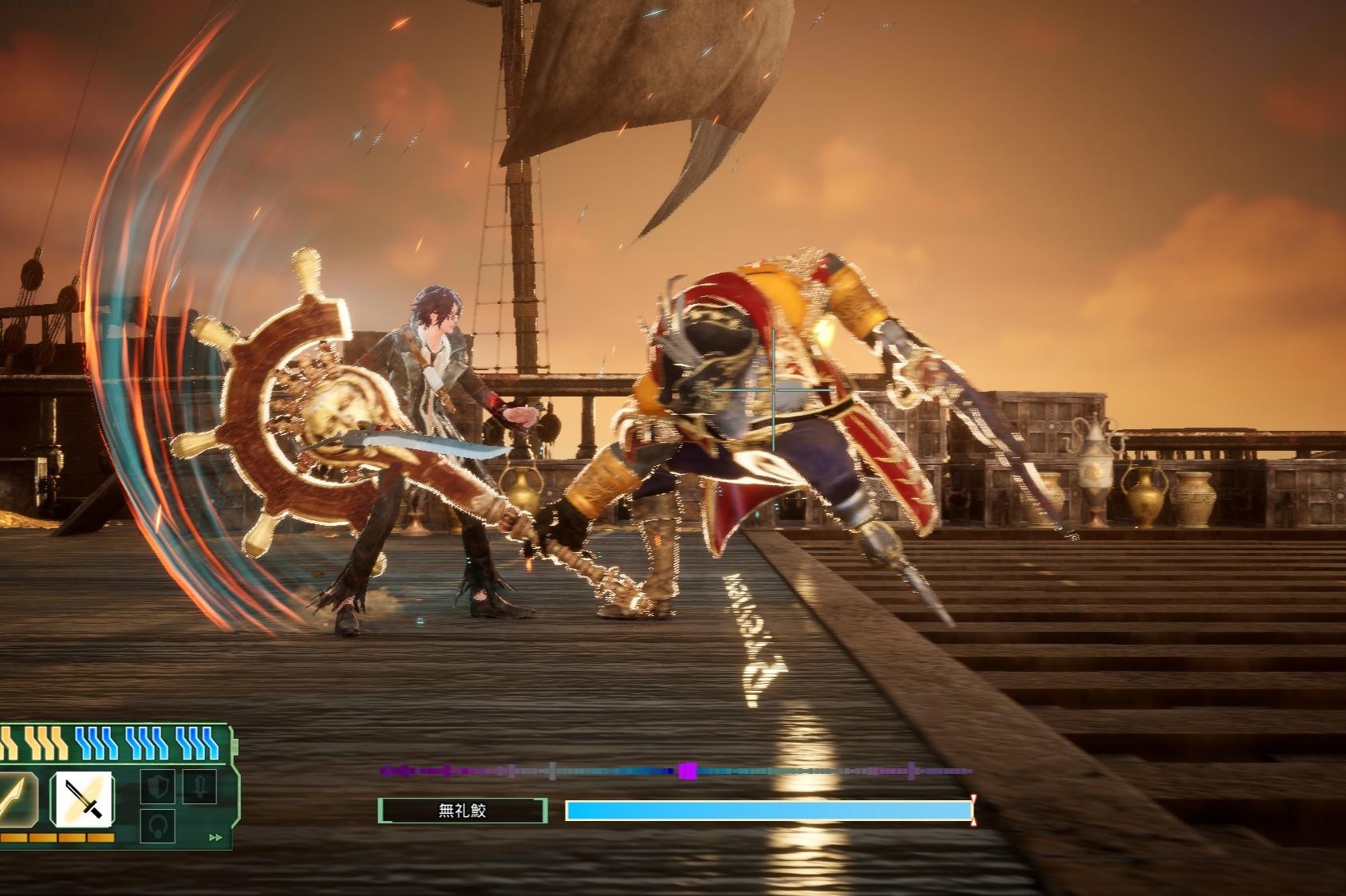Click the dimmed ring accessory slot
The width and height of the screenshot is (1346, 896).
(x=157, y=826)
